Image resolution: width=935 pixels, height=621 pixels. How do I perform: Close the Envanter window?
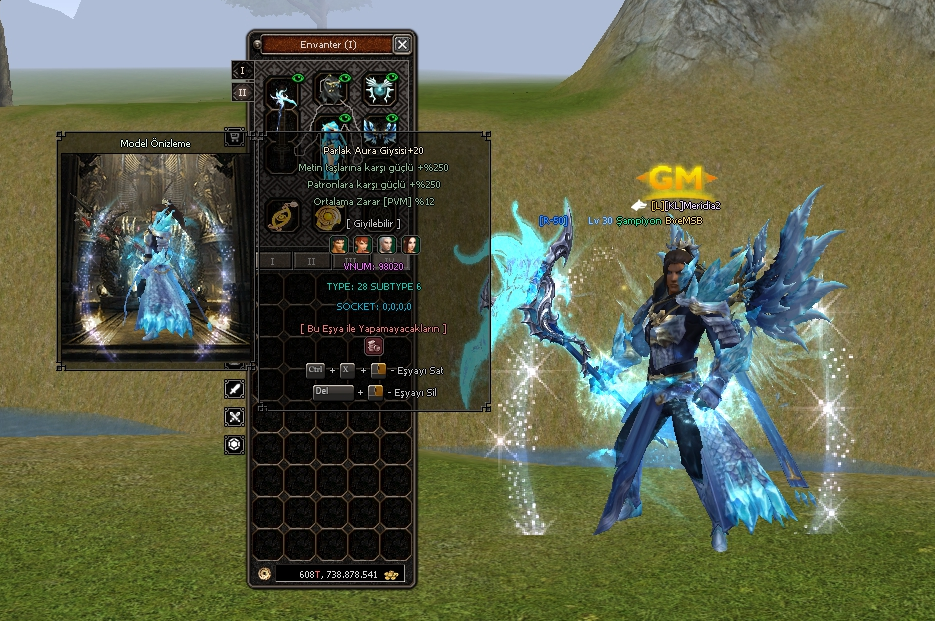coord(402,45)
